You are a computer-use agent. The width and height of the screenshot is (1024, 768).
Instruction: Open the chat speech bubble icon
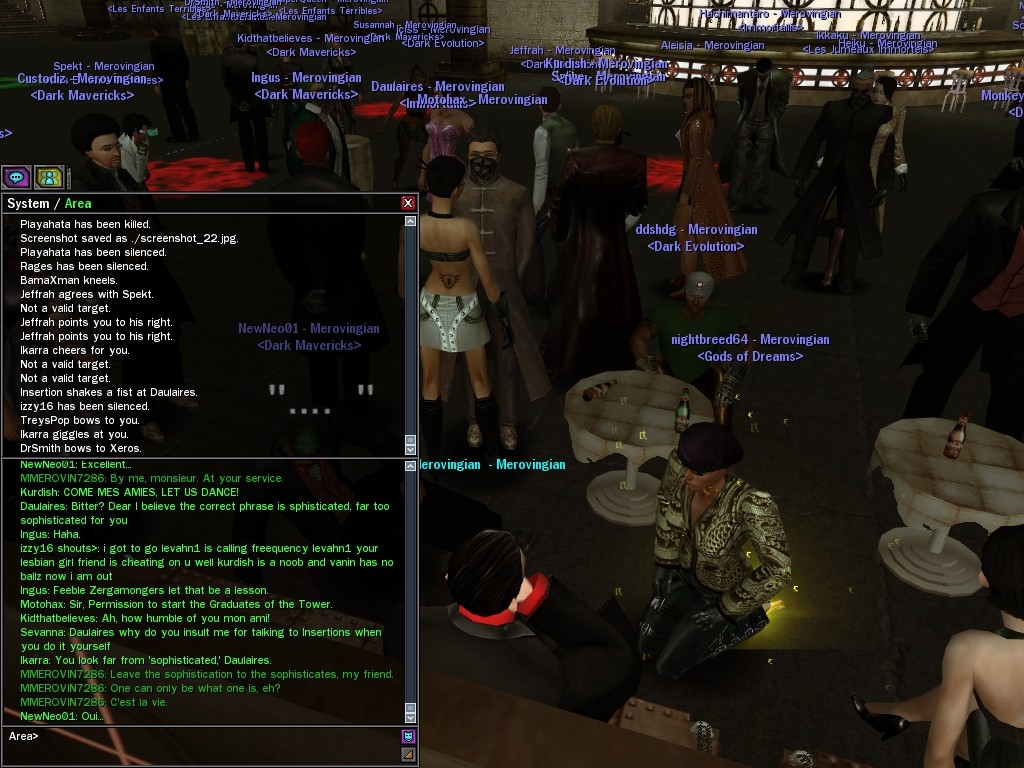click(16, 178)
